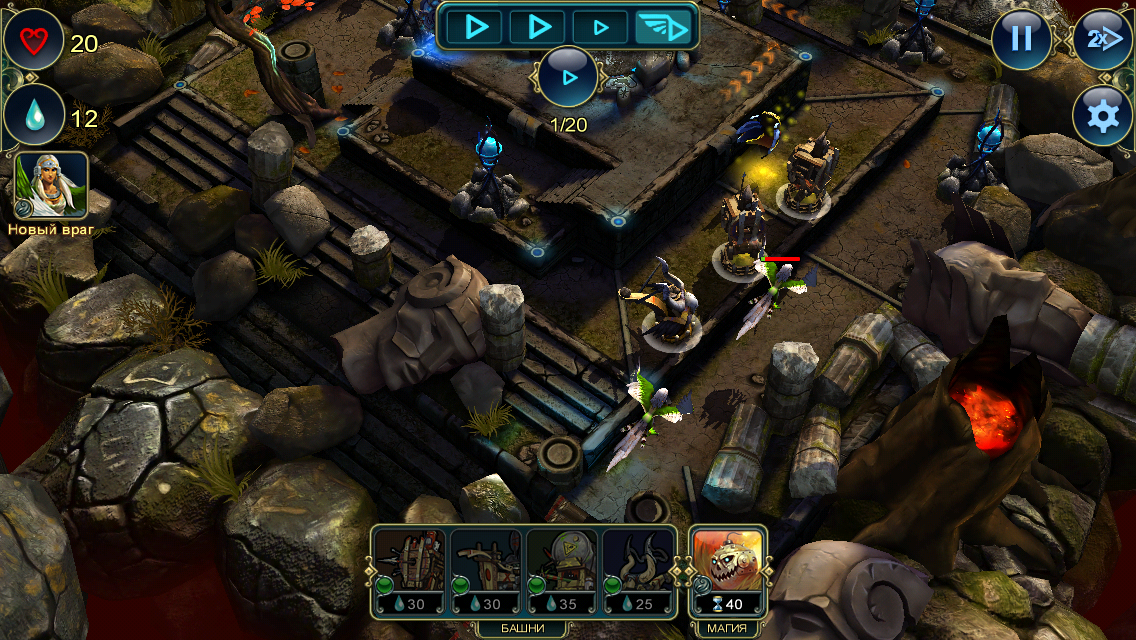Select the winged flying wave indicator

point(666,27)
